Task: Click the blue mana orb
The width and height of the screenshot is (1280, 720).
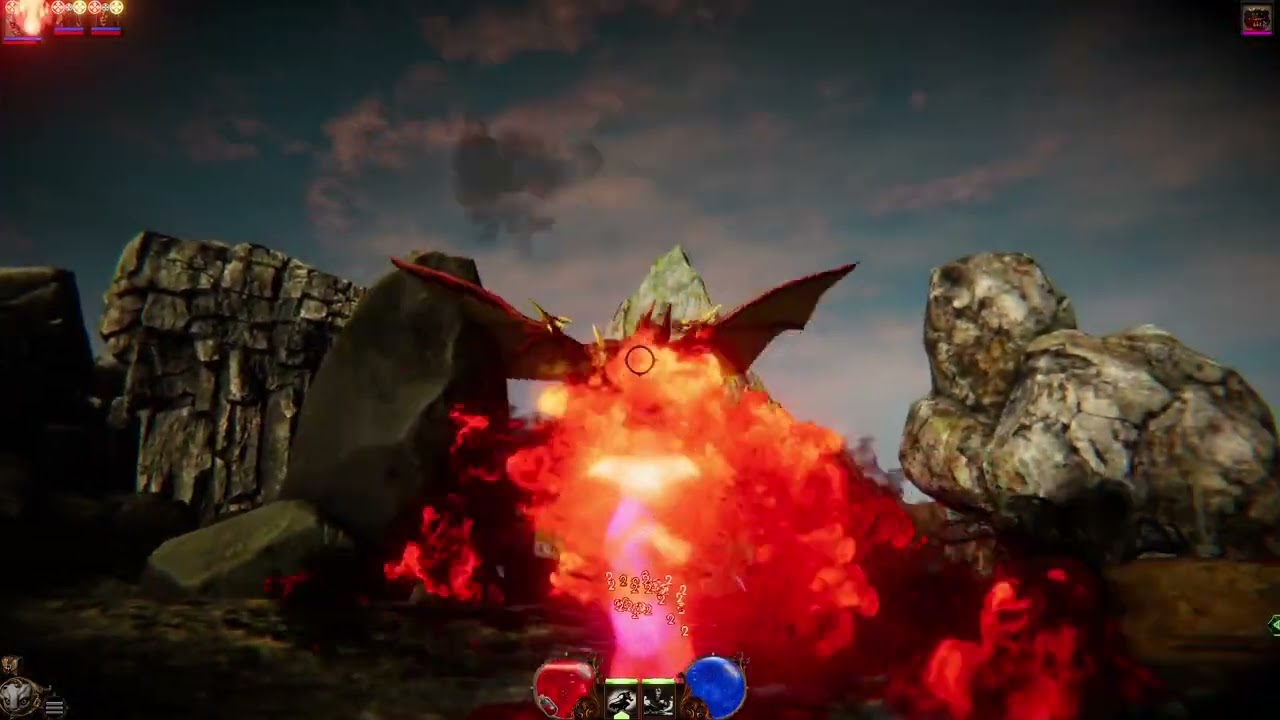Action: [714, 684]
